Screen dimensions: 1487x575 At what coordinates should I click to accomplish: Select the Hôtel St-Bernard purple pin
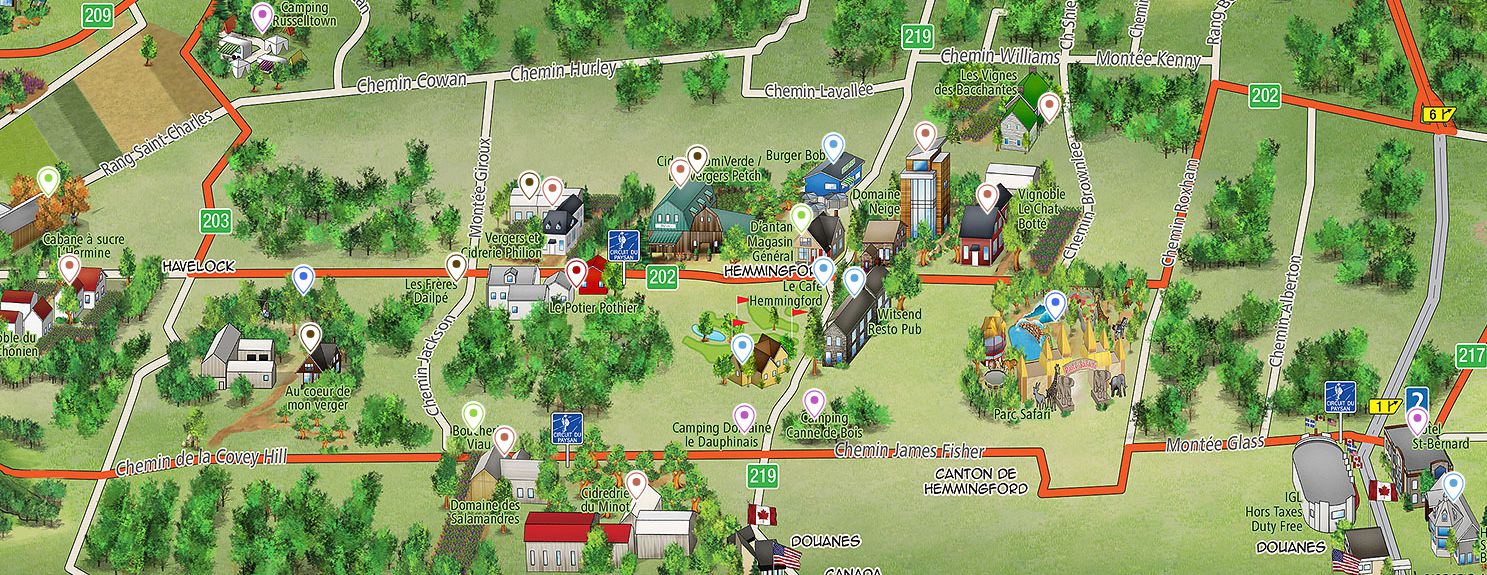[1417, 420]
